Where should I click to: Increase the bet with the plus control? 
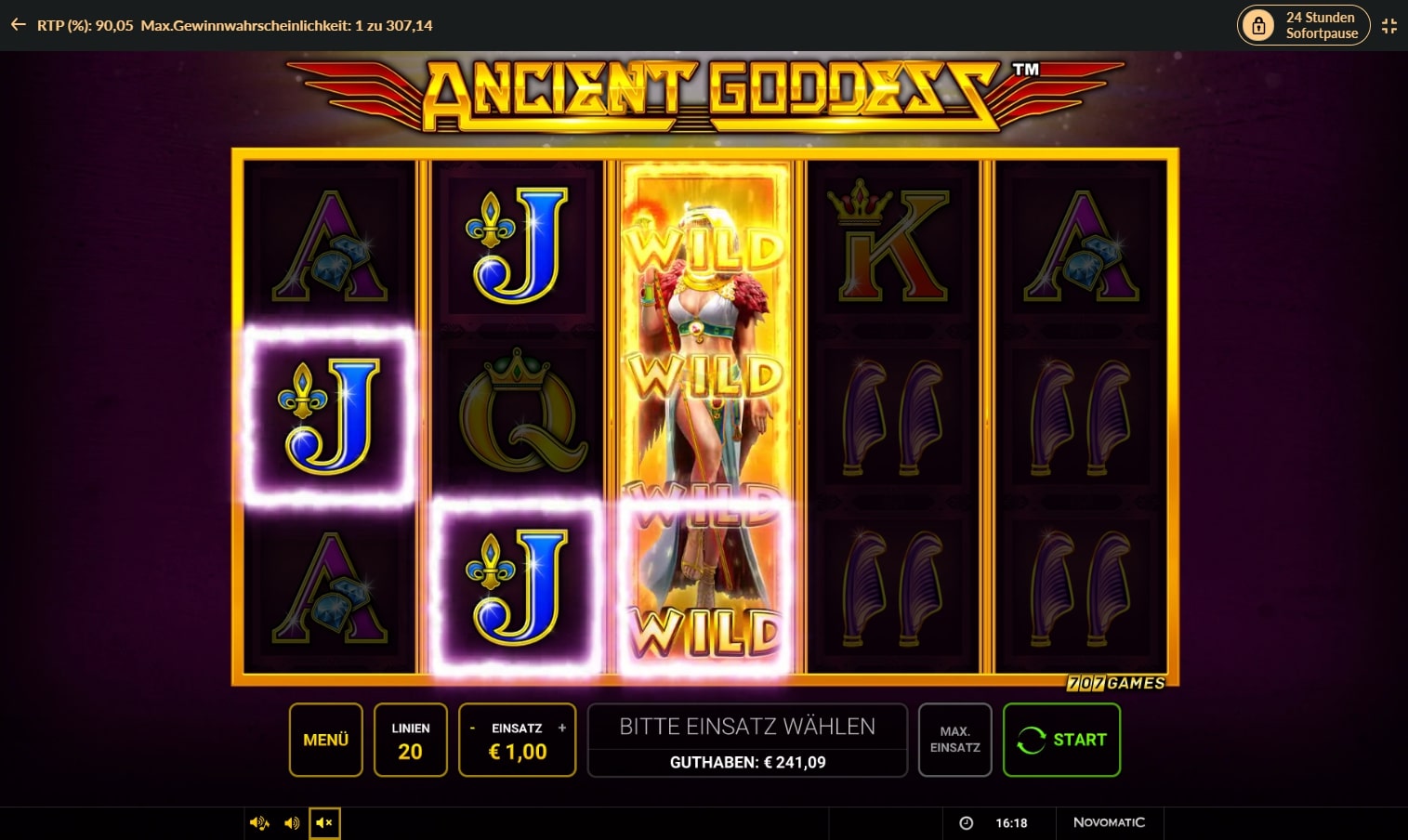pos(562,729)
